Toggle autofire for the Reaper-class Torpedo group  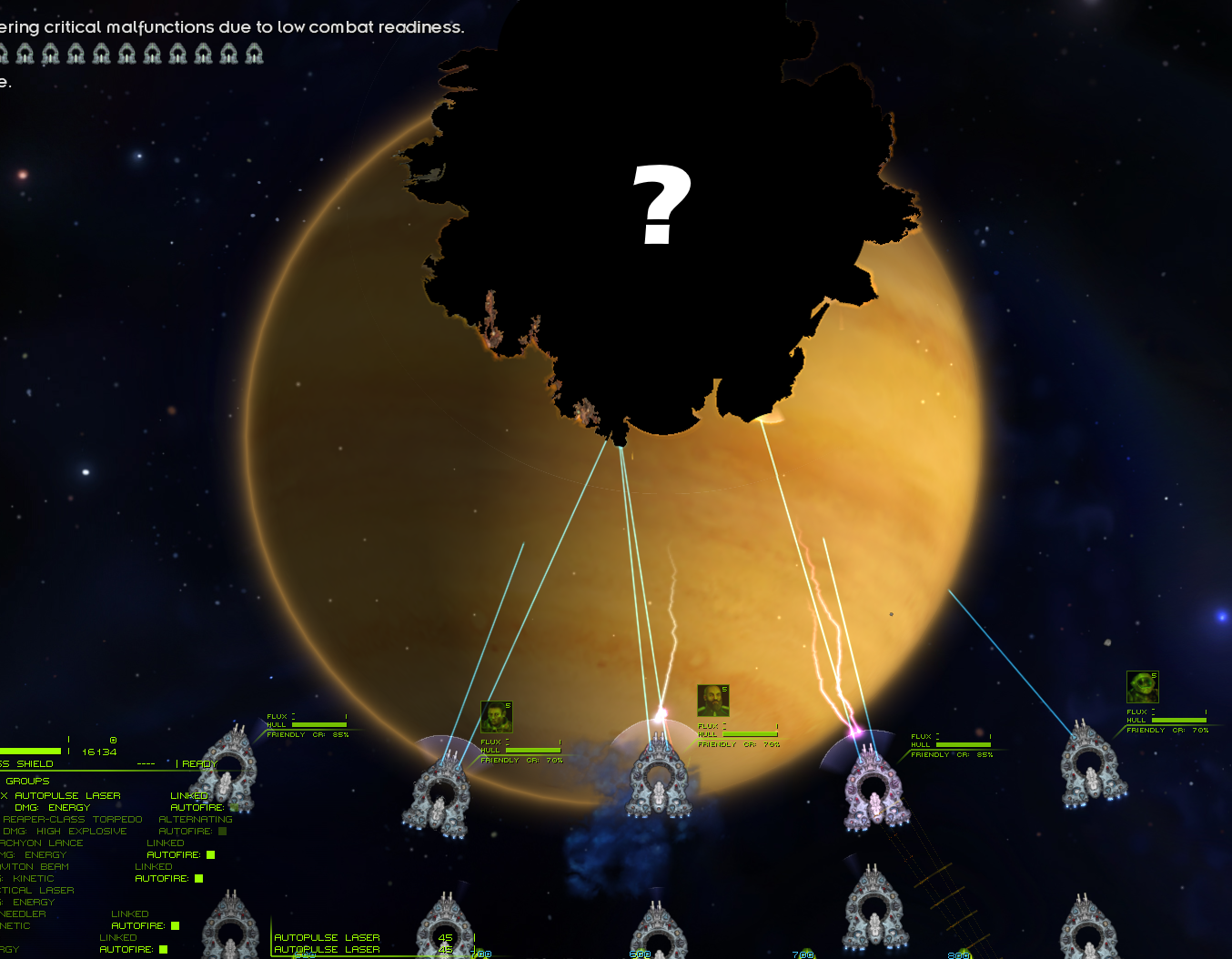(x=222, y=831)
